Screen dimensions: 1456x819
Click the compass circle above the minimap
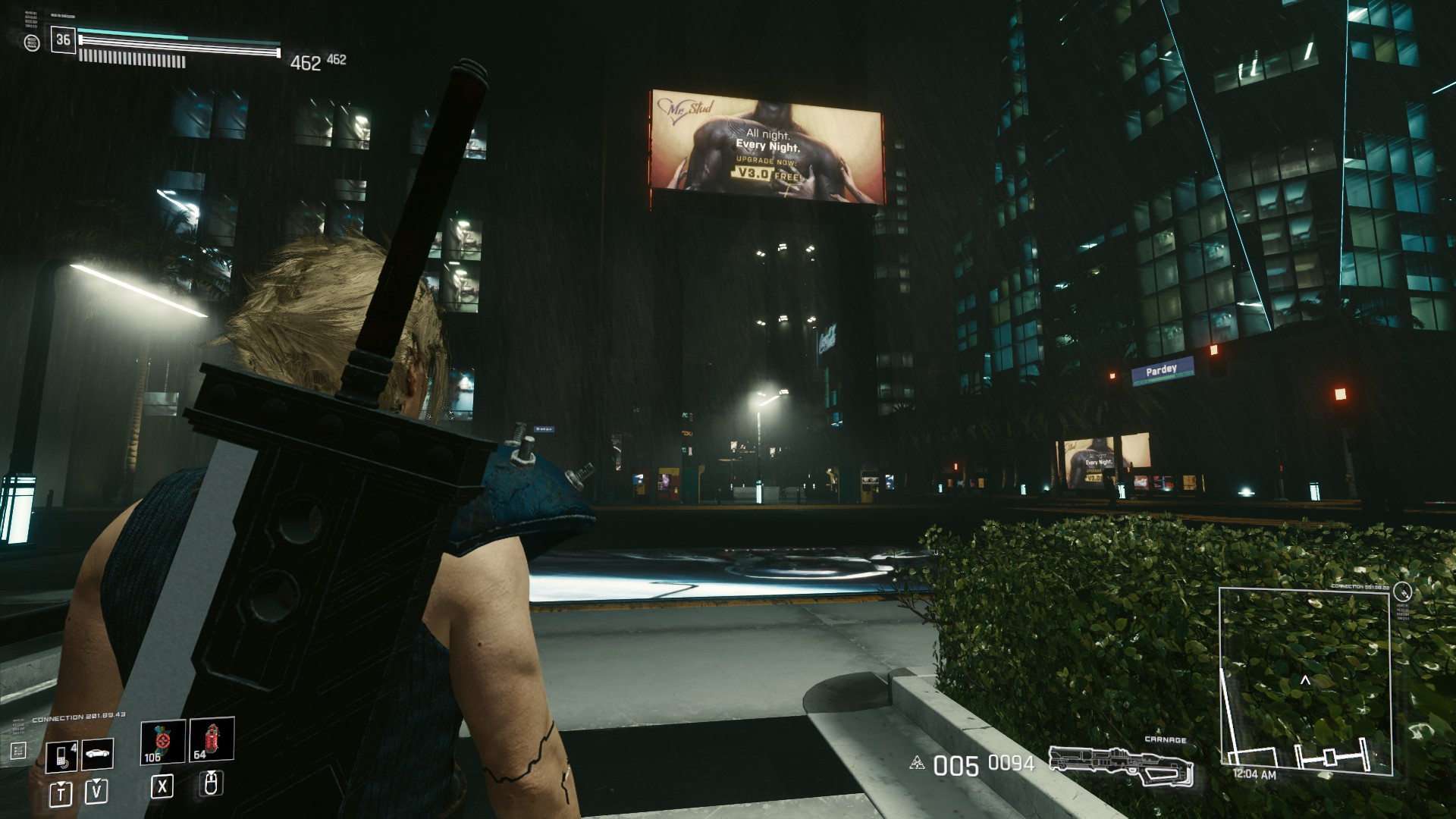click(x=1402, y=591)
